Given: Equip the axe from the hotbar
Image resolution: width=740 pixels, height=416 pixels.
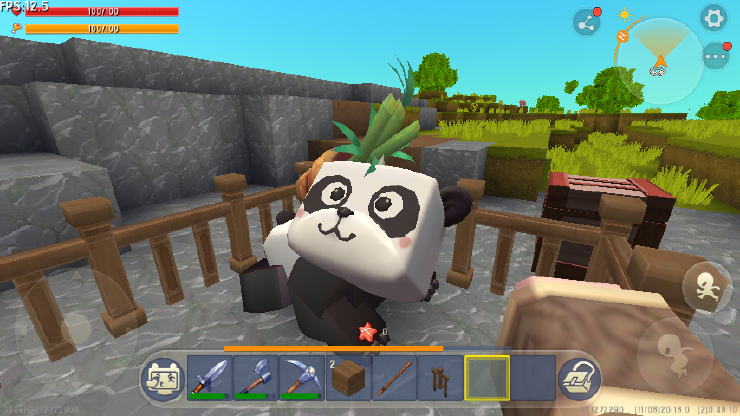Looking at the screenshot, I should 256,378.
